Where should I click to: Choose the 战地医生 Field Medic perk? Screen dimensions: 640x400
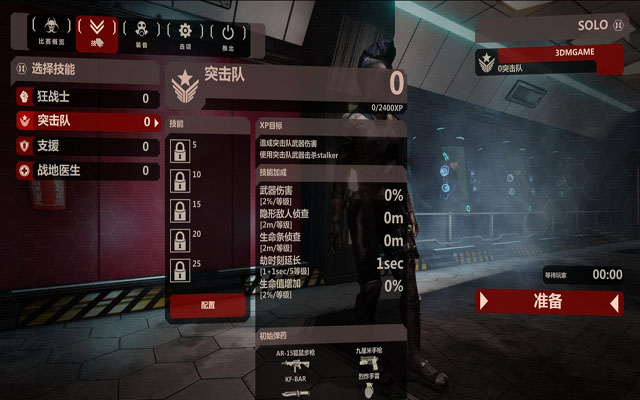(x=85, y=171)
